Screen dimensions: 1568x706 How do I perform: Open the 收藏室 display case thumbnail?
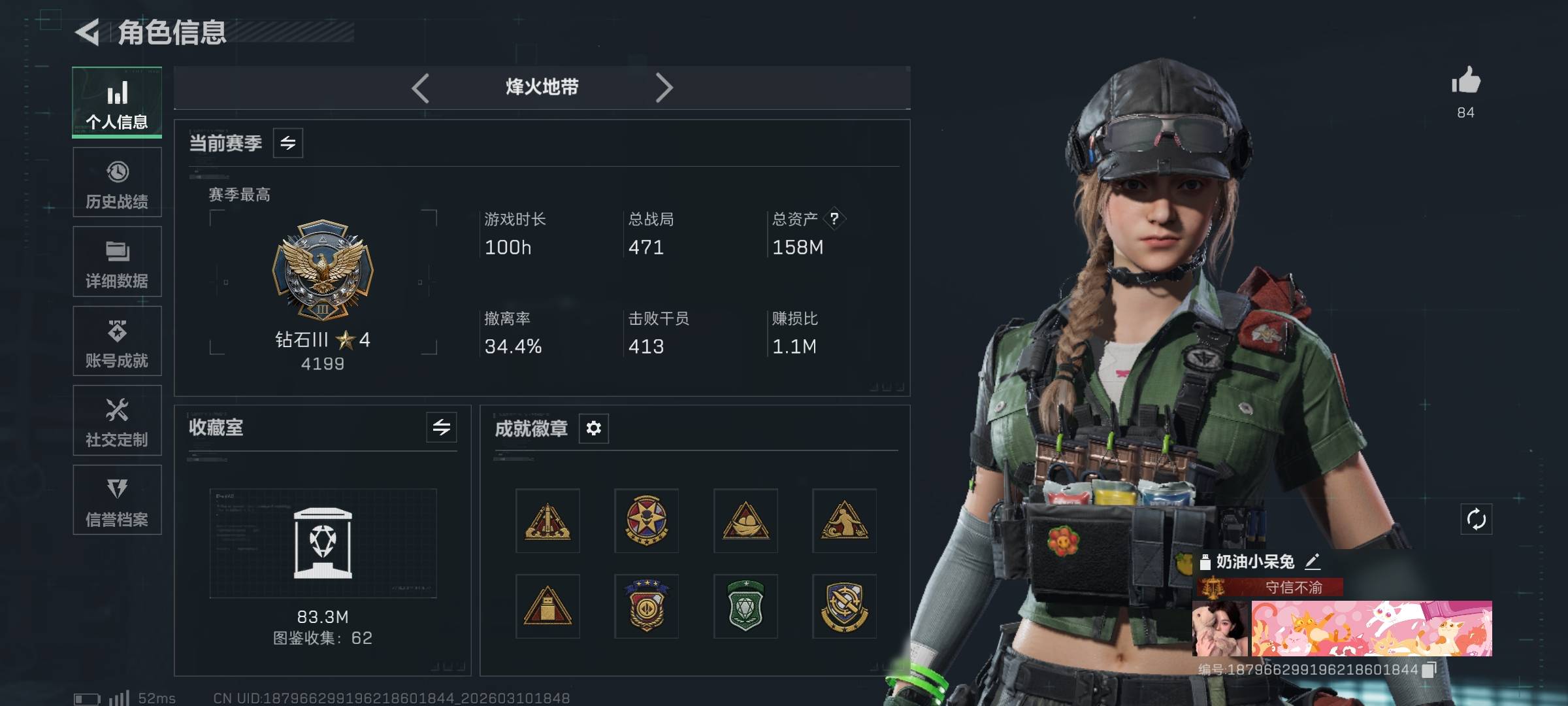click(323, 543)
